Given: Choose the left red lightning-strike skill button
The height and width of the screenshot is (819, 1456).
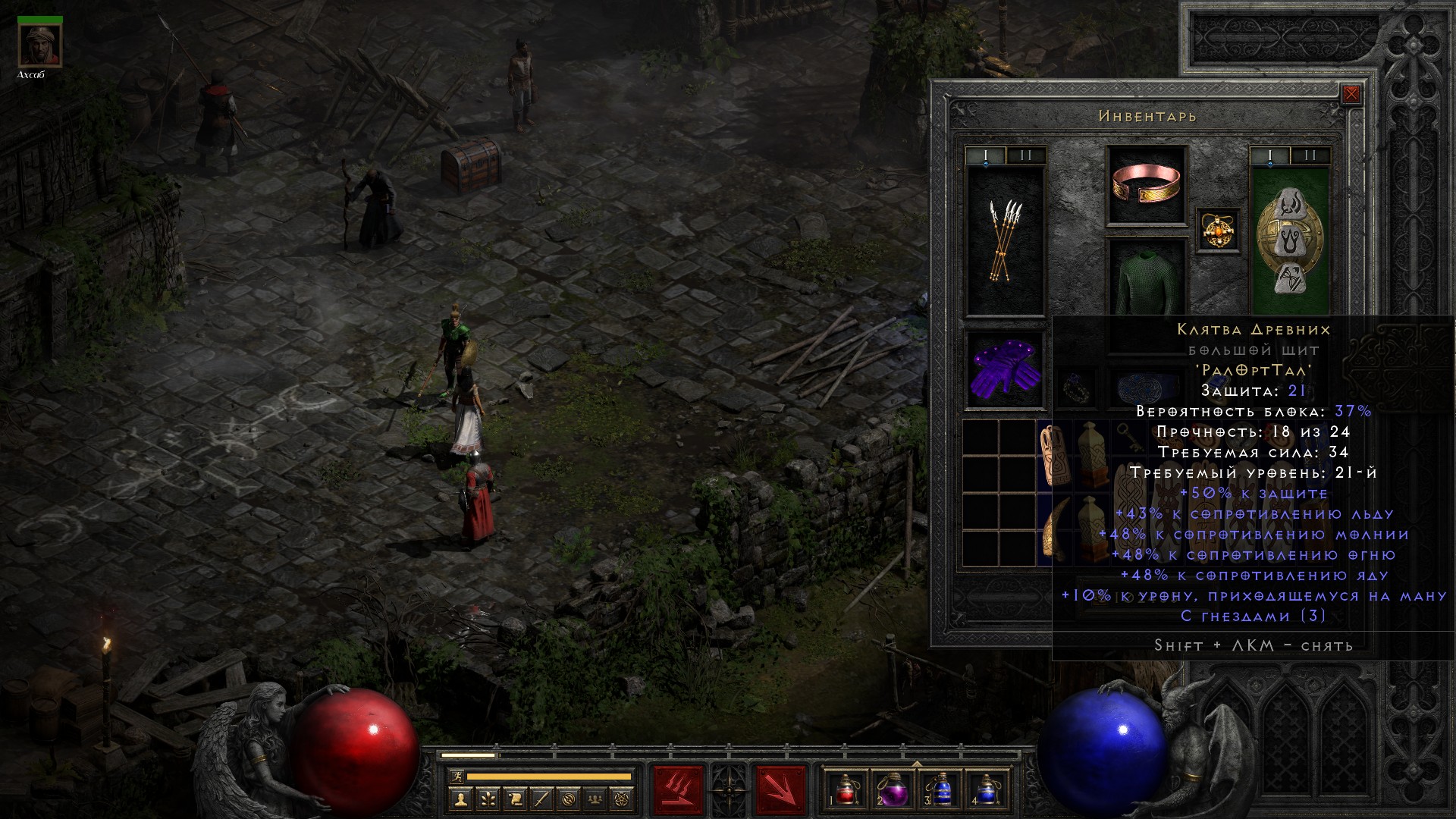Looking at the screenshot, I should click(678, 790).
